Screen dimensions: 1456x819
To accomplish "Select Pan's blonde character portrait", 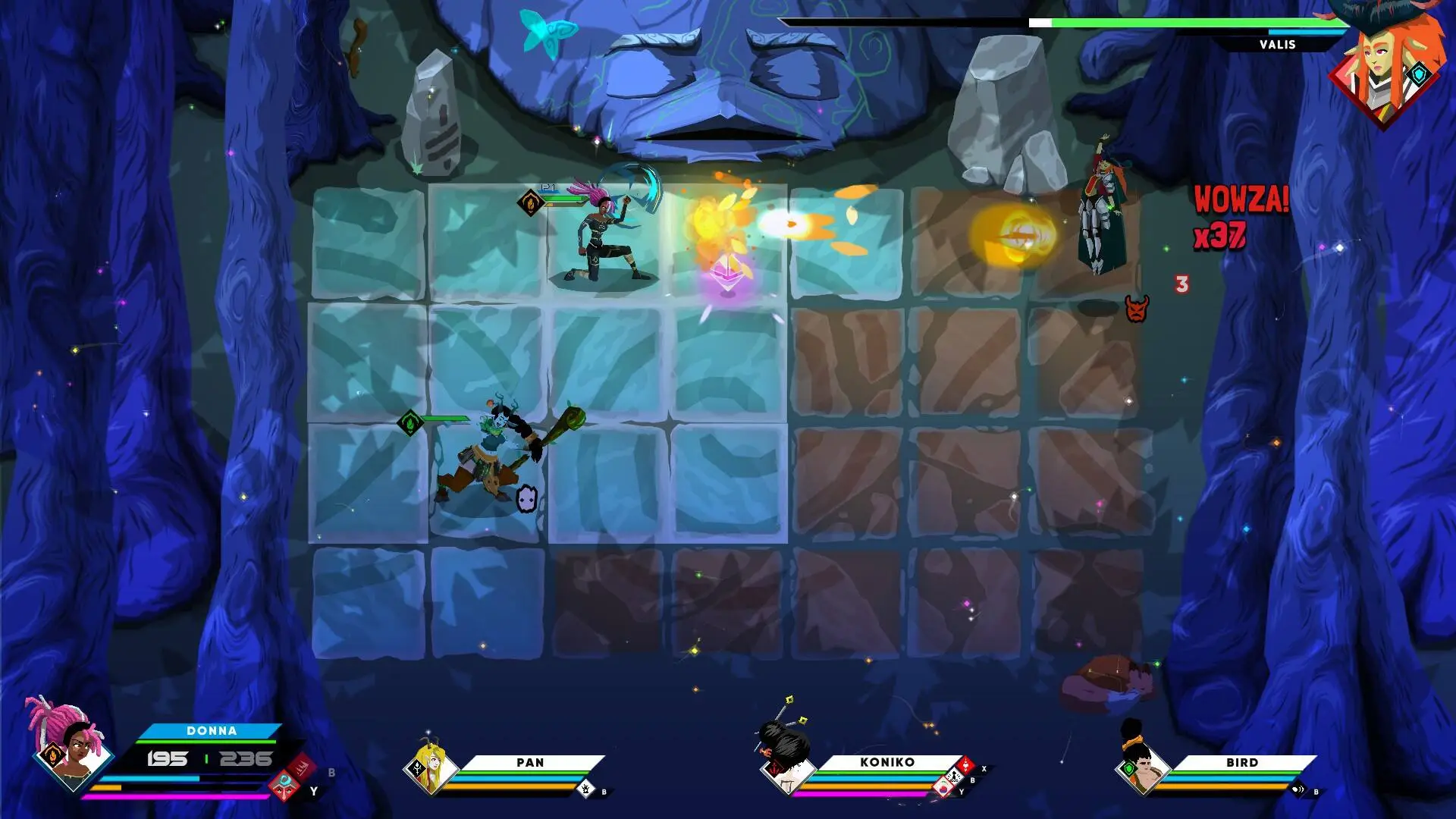I will [430, 767].
